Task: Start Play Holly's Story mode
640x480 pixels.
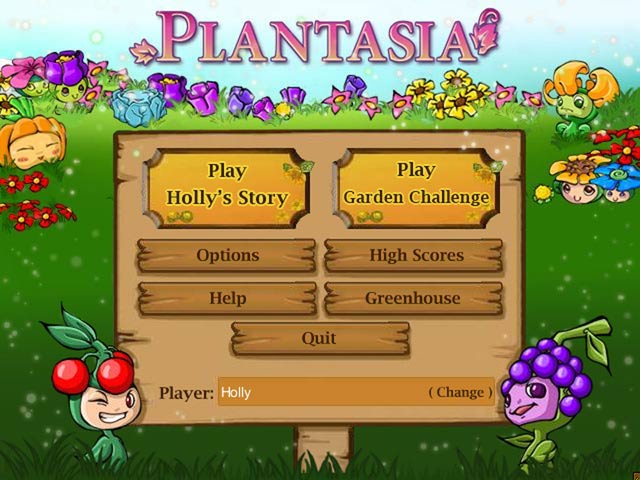Action: coord(227,184)
